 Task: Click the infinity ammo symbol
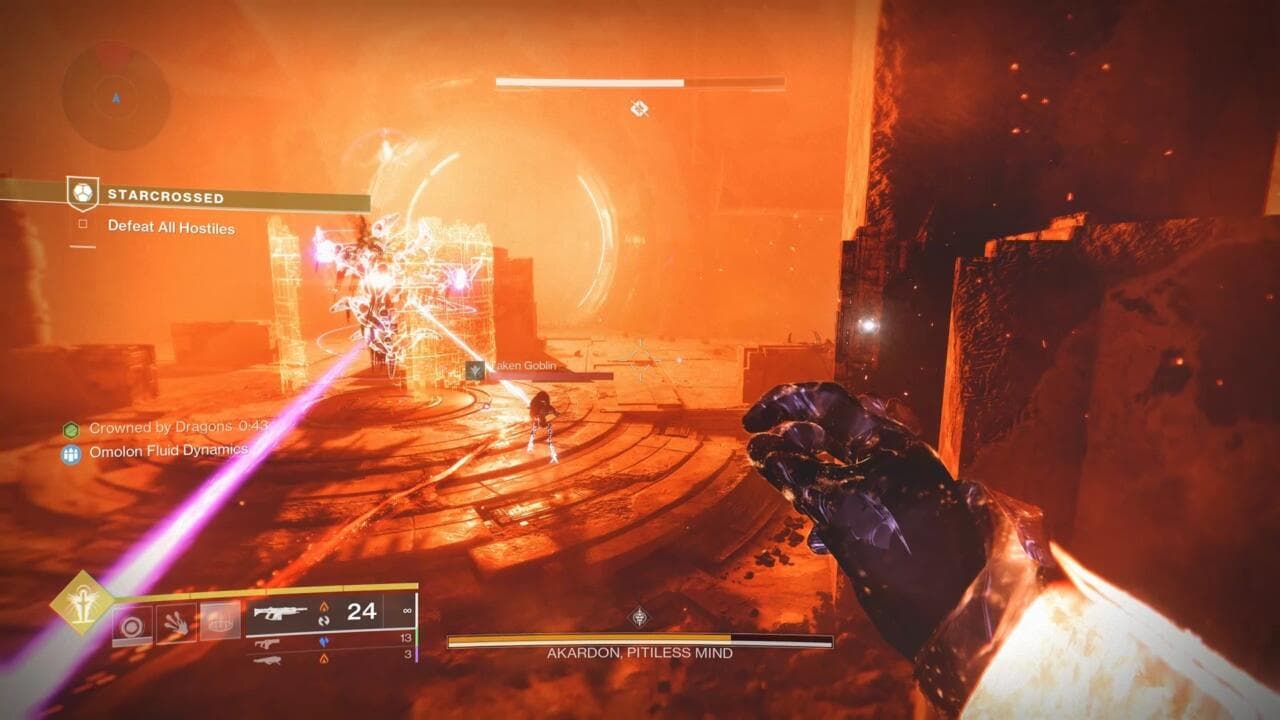click(408, 612)
